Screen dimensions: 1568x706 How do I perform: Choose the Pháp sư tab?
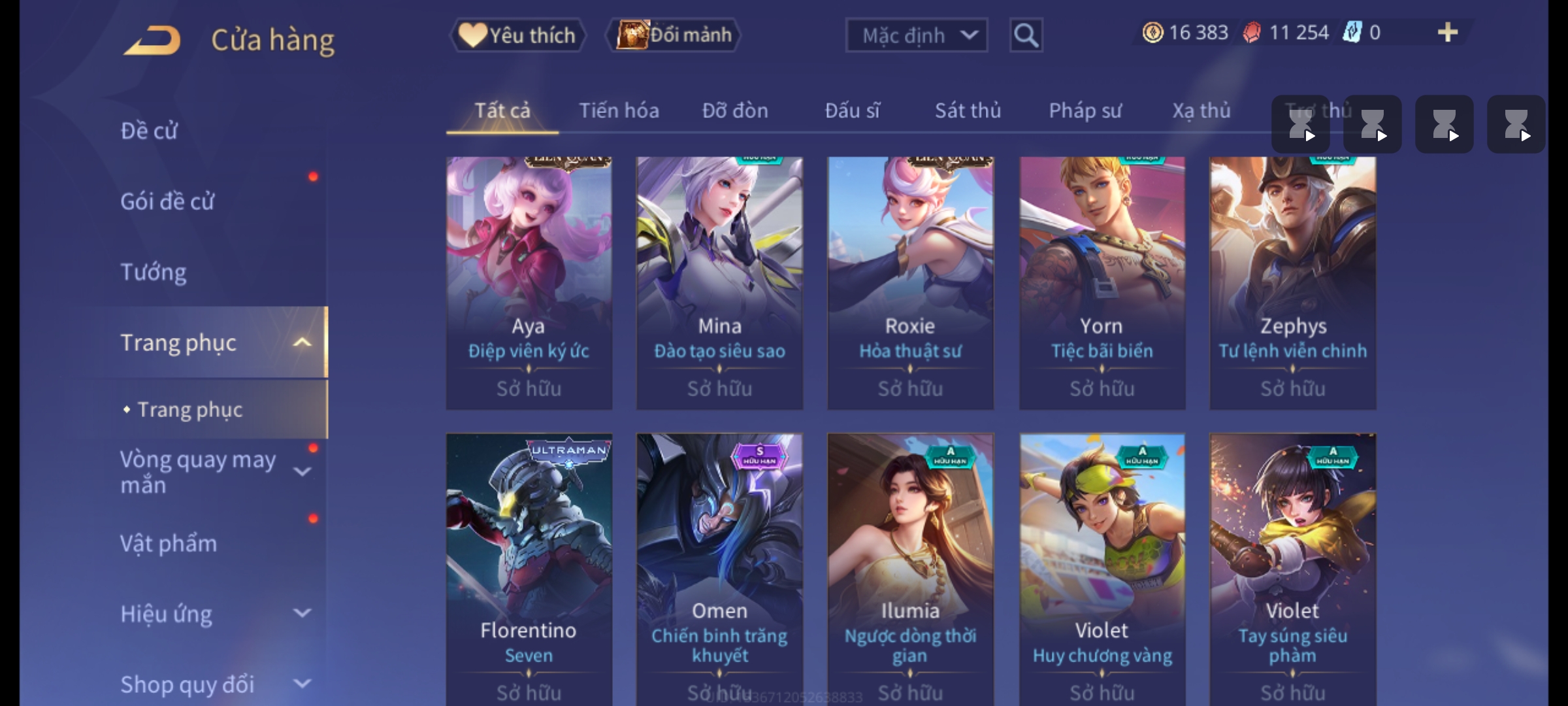click(x=1085, y=111)
